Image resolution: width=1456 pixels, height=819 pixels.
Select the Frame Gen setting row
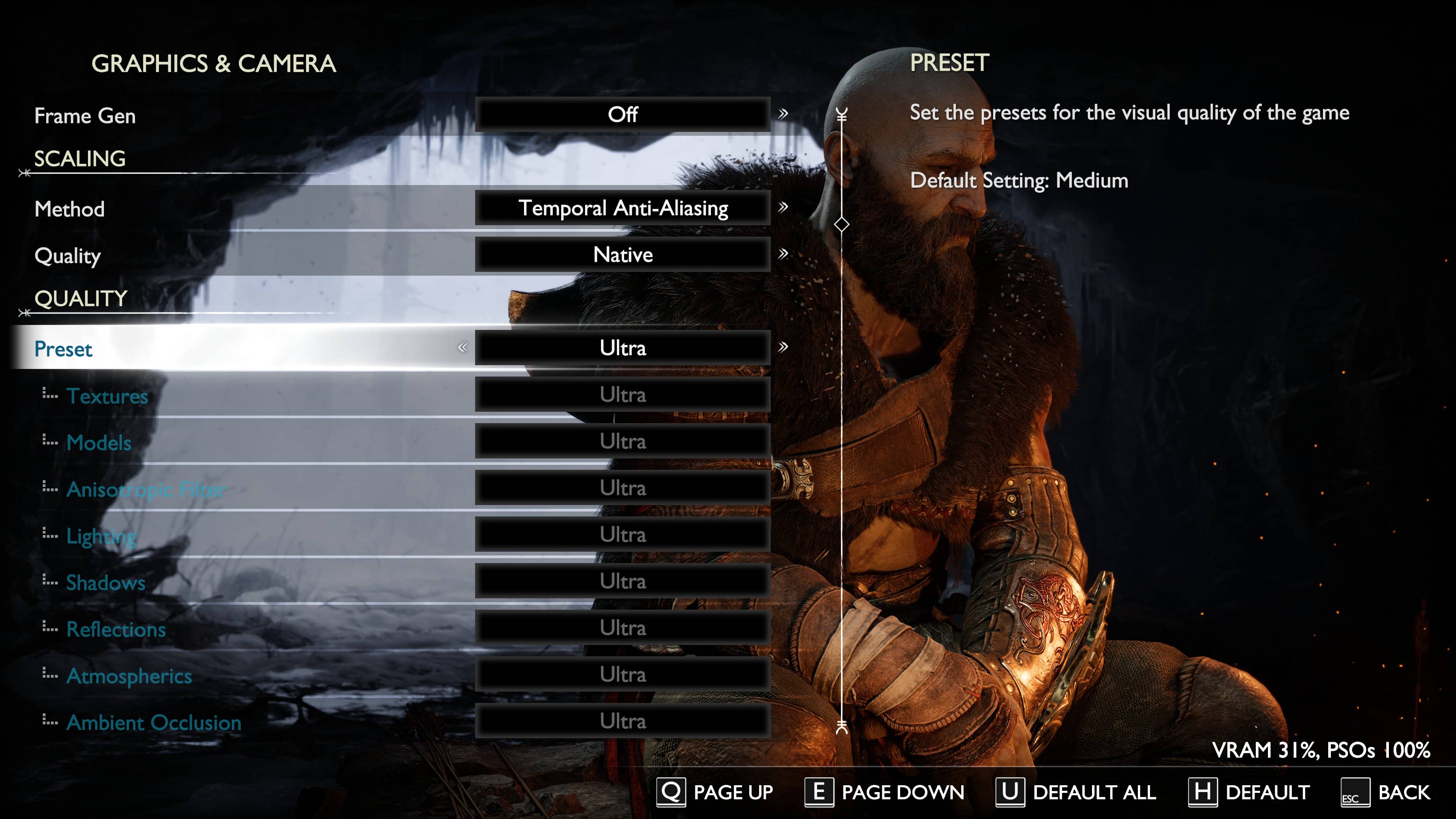tap(85, 115)
